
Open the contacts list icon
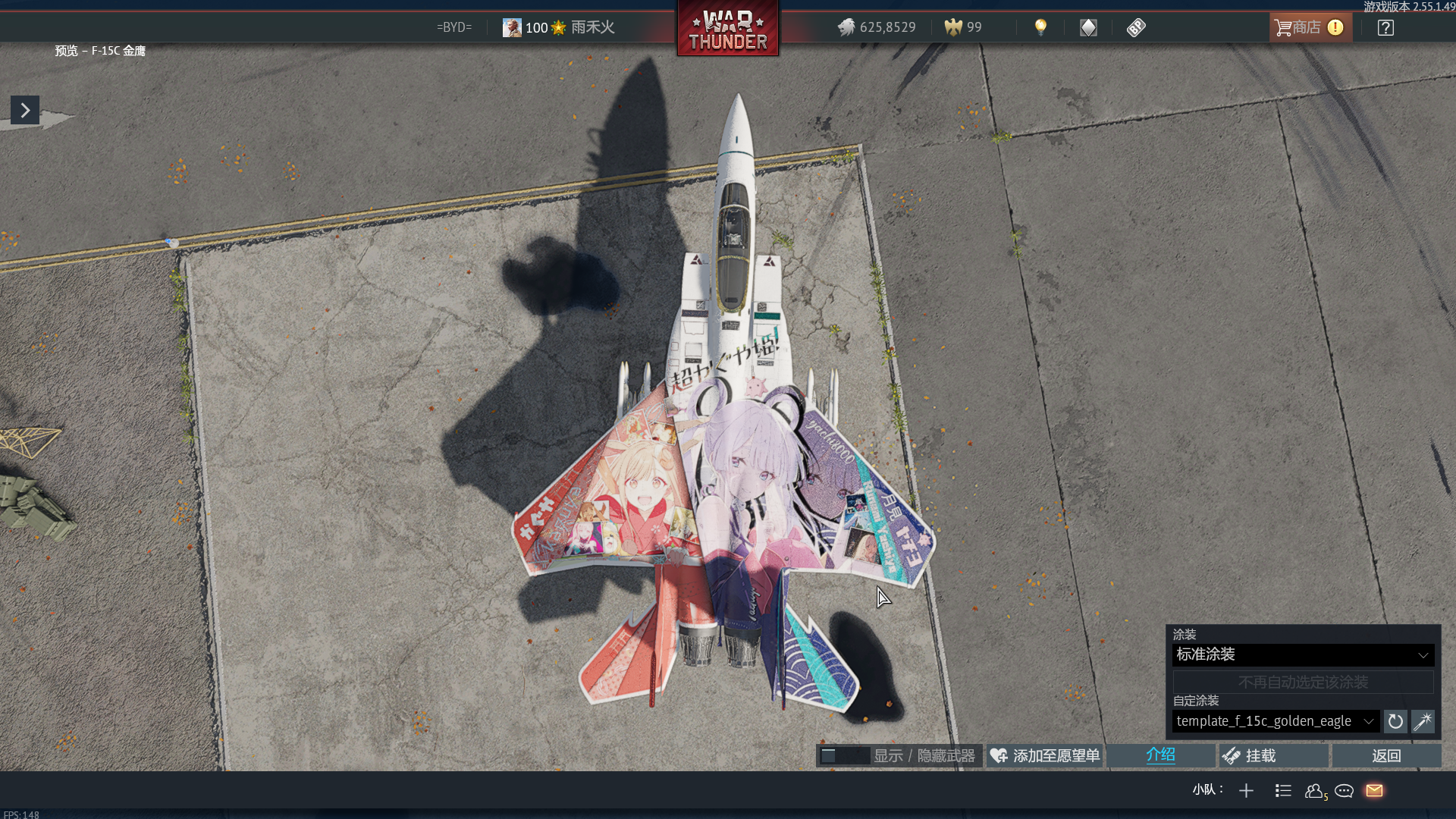[x=1314, y=791]
